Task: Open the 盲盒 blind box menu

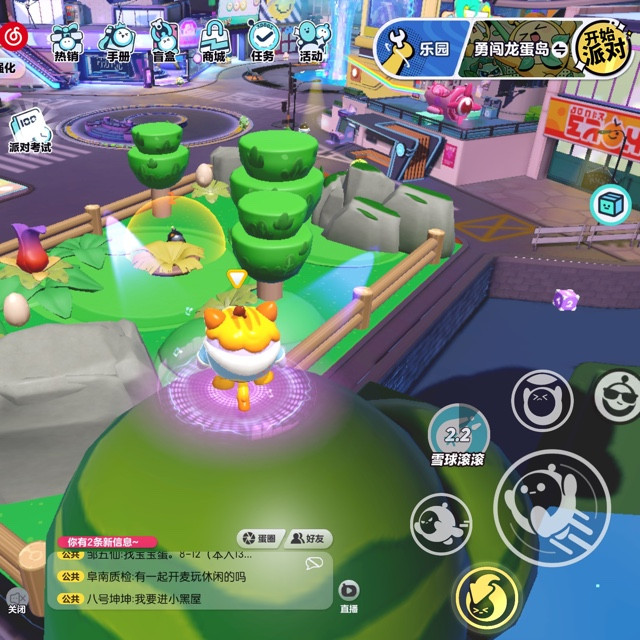Action: 165,41
